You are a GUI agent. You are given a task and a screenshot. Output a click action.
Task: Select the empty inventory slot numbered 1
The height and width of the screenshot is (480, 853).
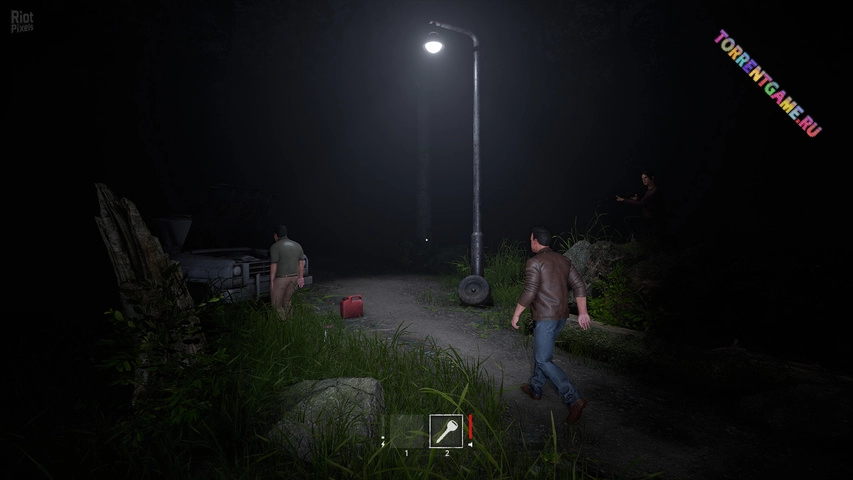[x=406, y=431]
